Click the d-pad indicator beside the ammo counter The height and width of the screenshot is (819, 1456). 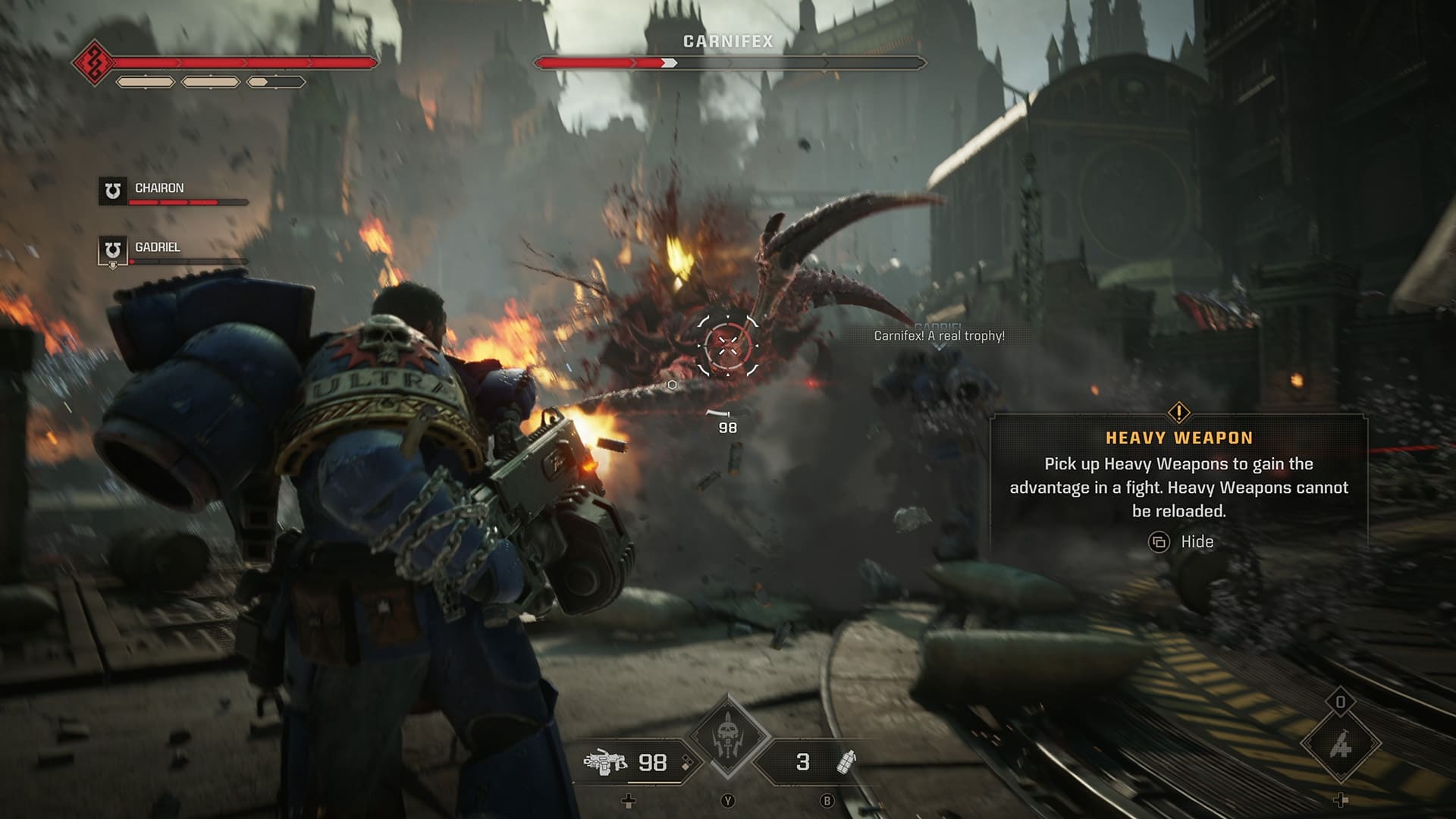click(685, 761)
